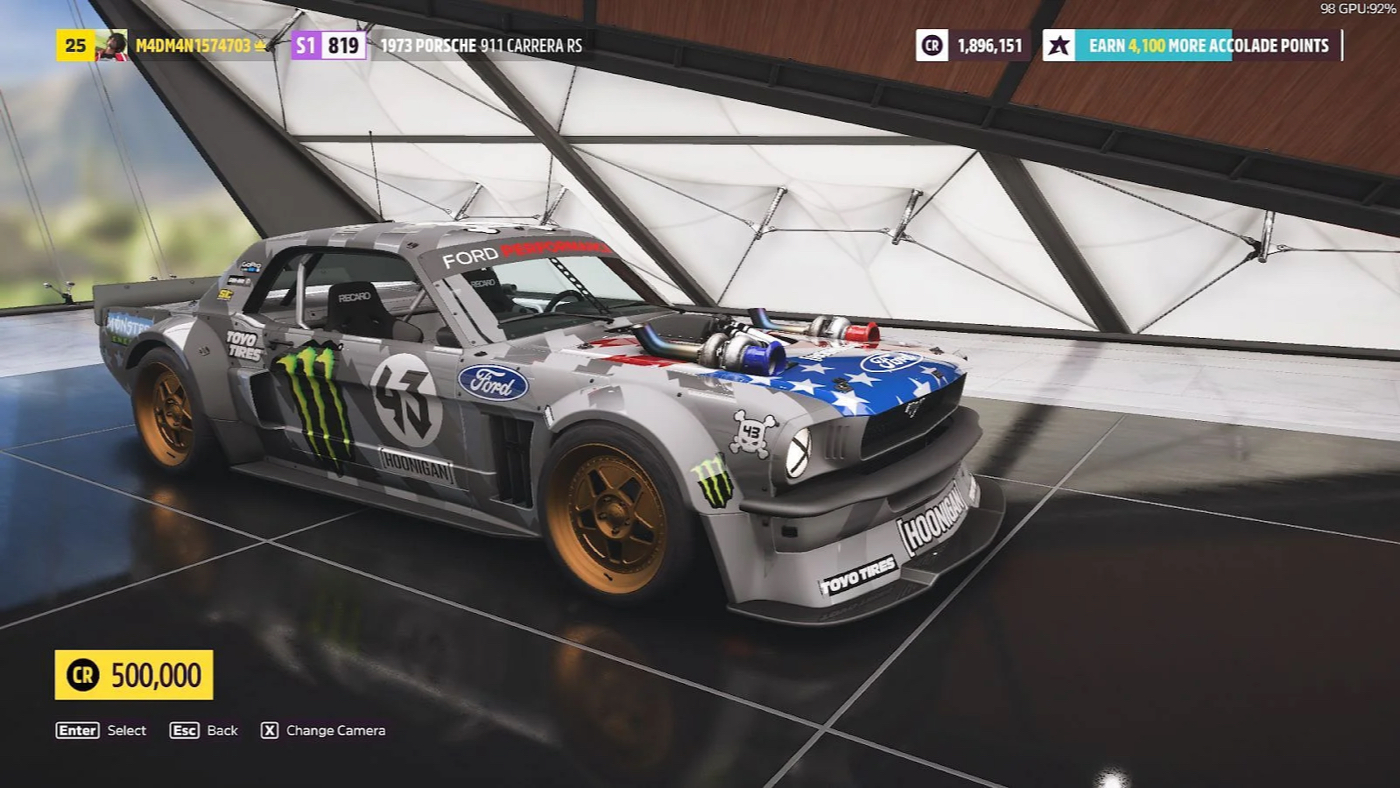The width and height of the screenshot is (1400, 788).
Task: Click the Esc key prompt icon
Action: [x=184, y=730]
